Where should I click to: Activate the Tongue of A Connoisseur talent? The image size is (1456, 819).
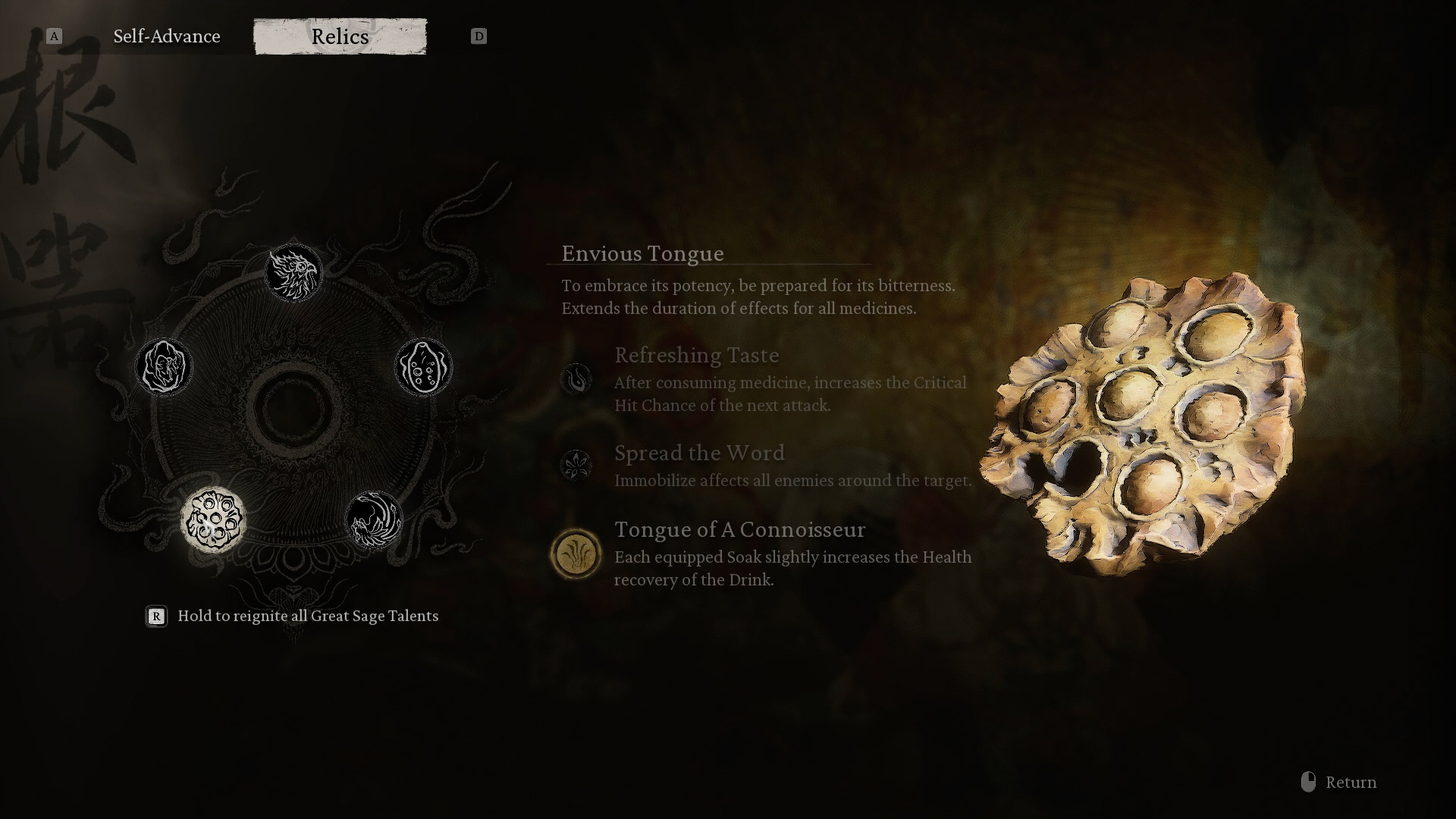576,554
